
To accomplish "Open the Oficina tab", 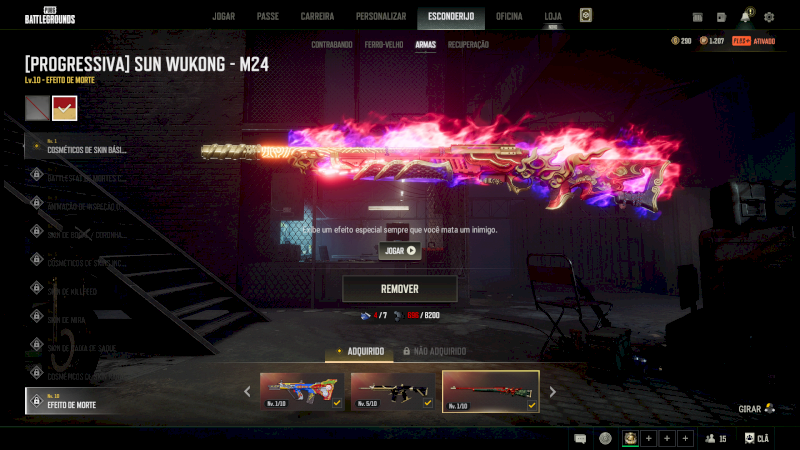I will coord(509,16).
